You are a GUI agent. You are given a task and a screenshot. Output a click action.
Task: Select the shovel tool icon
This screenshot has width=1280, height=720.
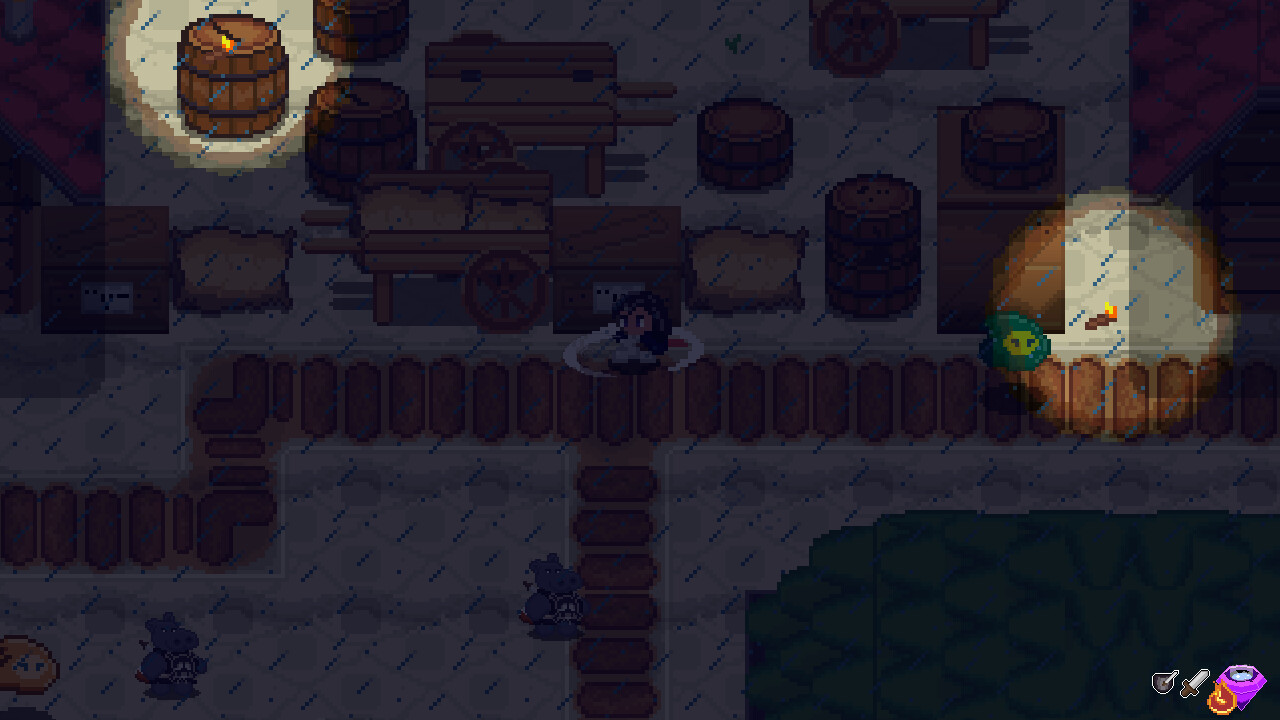click(1164, 681)
